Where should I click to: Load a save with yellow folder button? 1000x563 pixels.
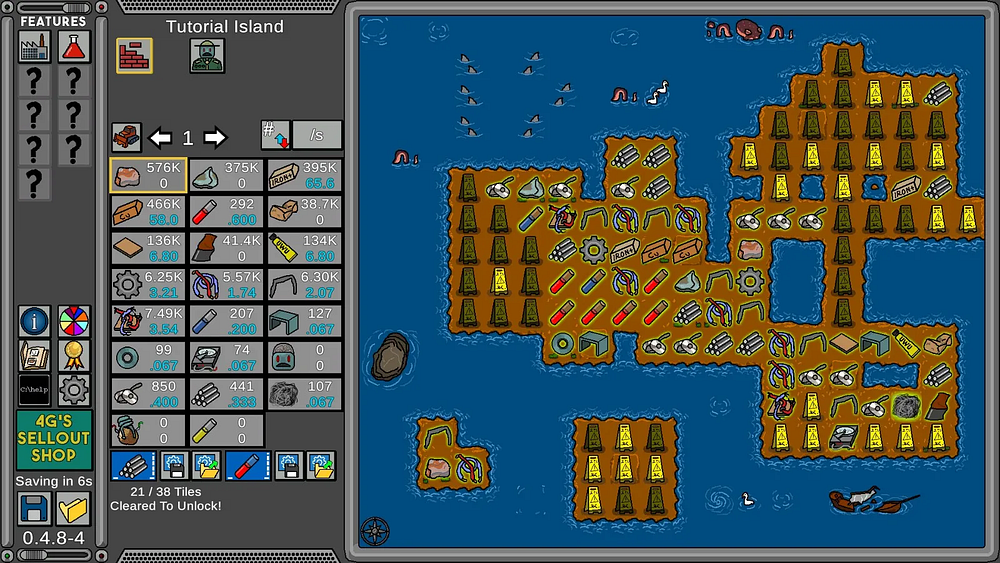[x=73, y=509]
